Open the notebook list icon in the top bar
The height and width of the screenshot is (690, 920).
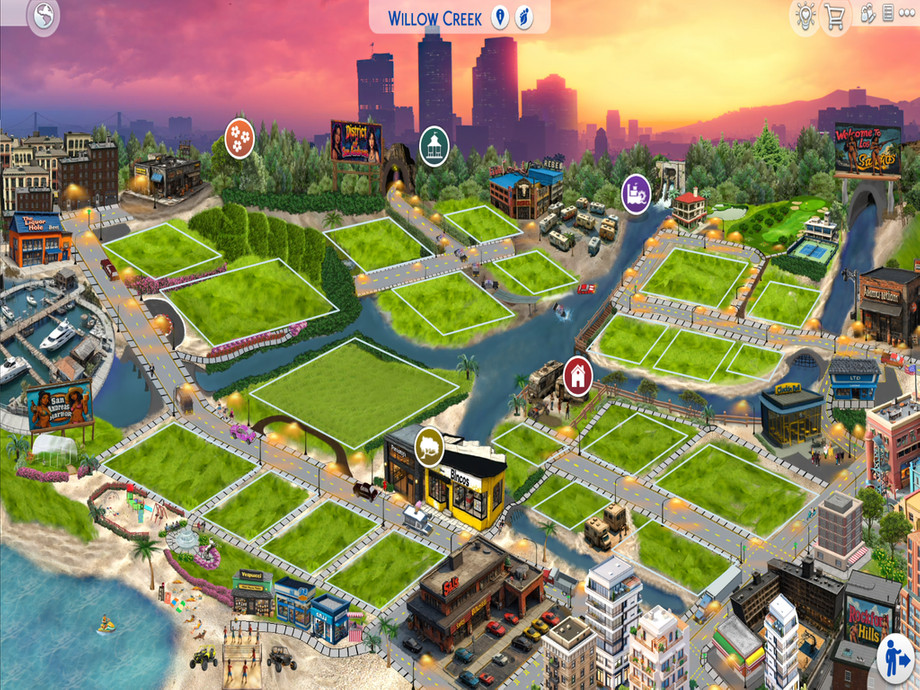pyautogui.click(x=888, y=15)
